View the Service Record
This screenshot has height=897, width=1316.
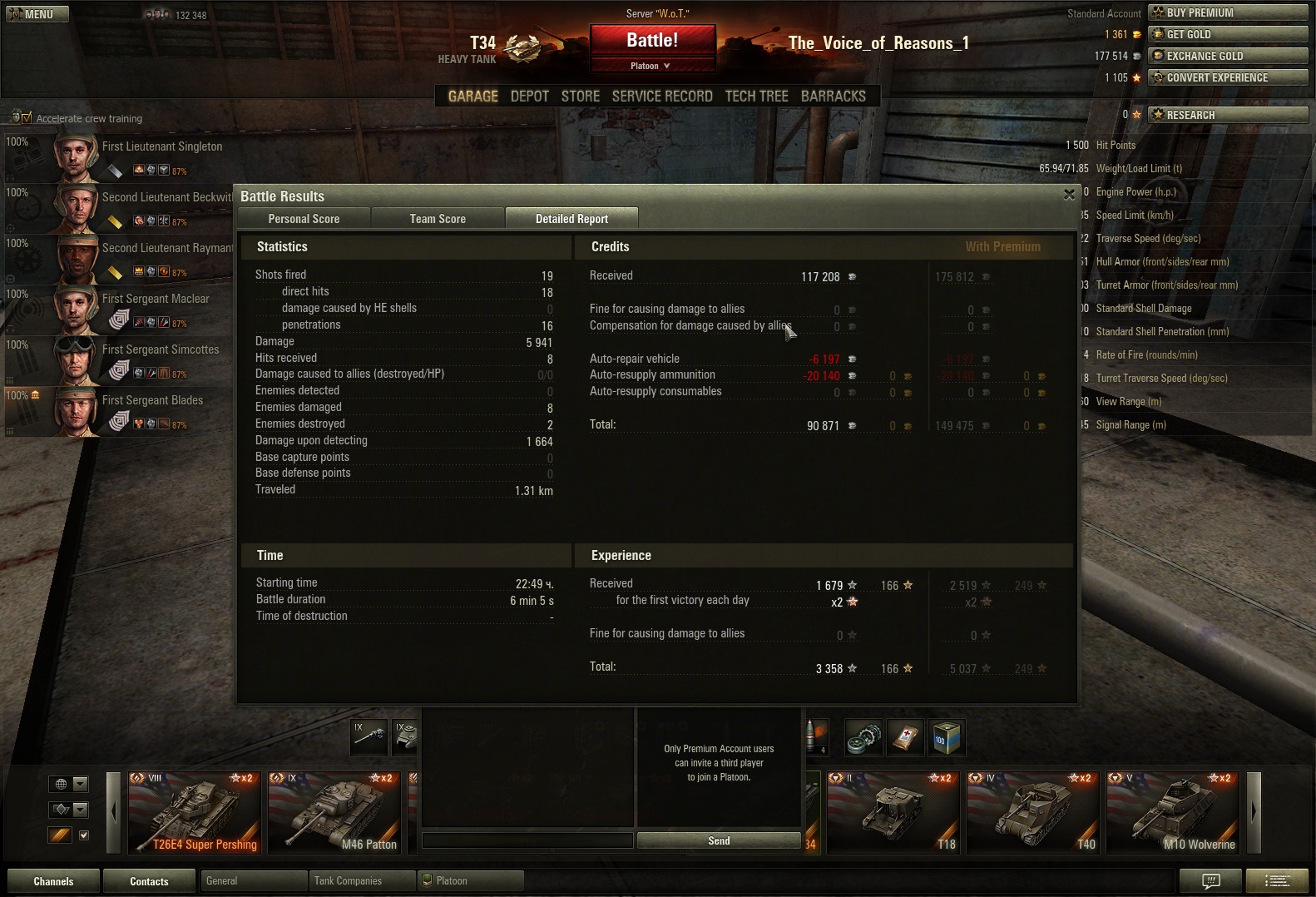coord(662,97)
